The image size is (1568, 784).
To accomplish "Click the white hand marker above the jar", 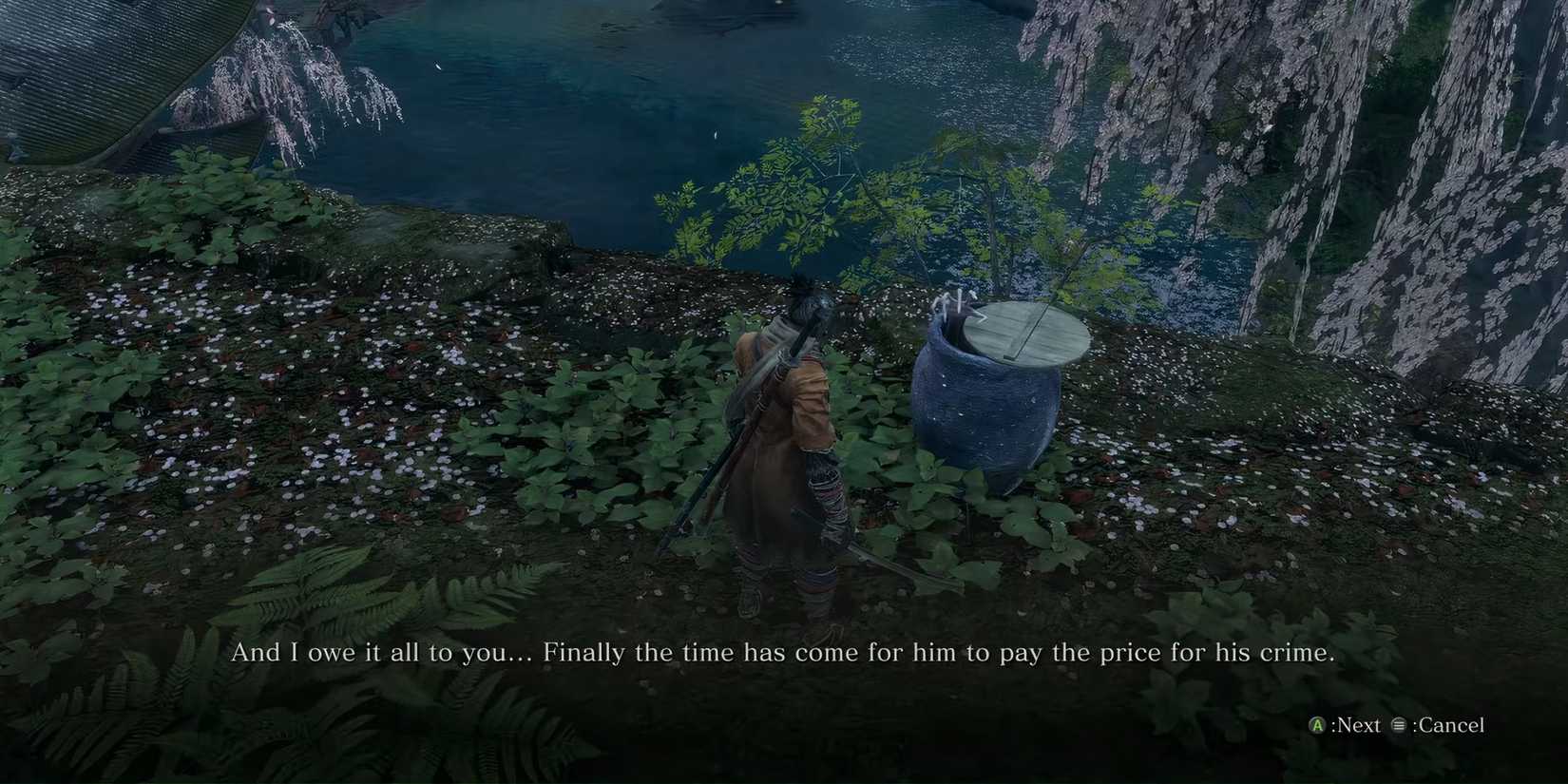I will [955, 302].
